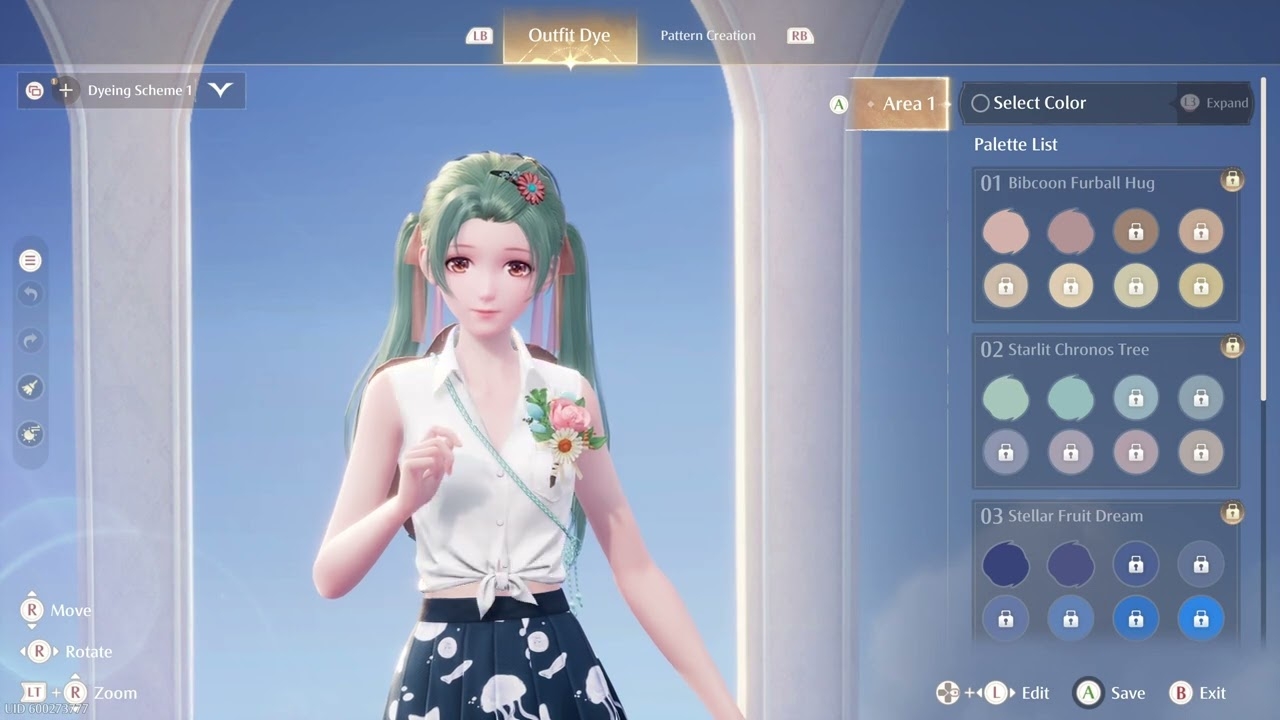Viewport: 1280px width, 720px height.
Task: Click the menu icon at top of sidebar
Action: point(30,259)
